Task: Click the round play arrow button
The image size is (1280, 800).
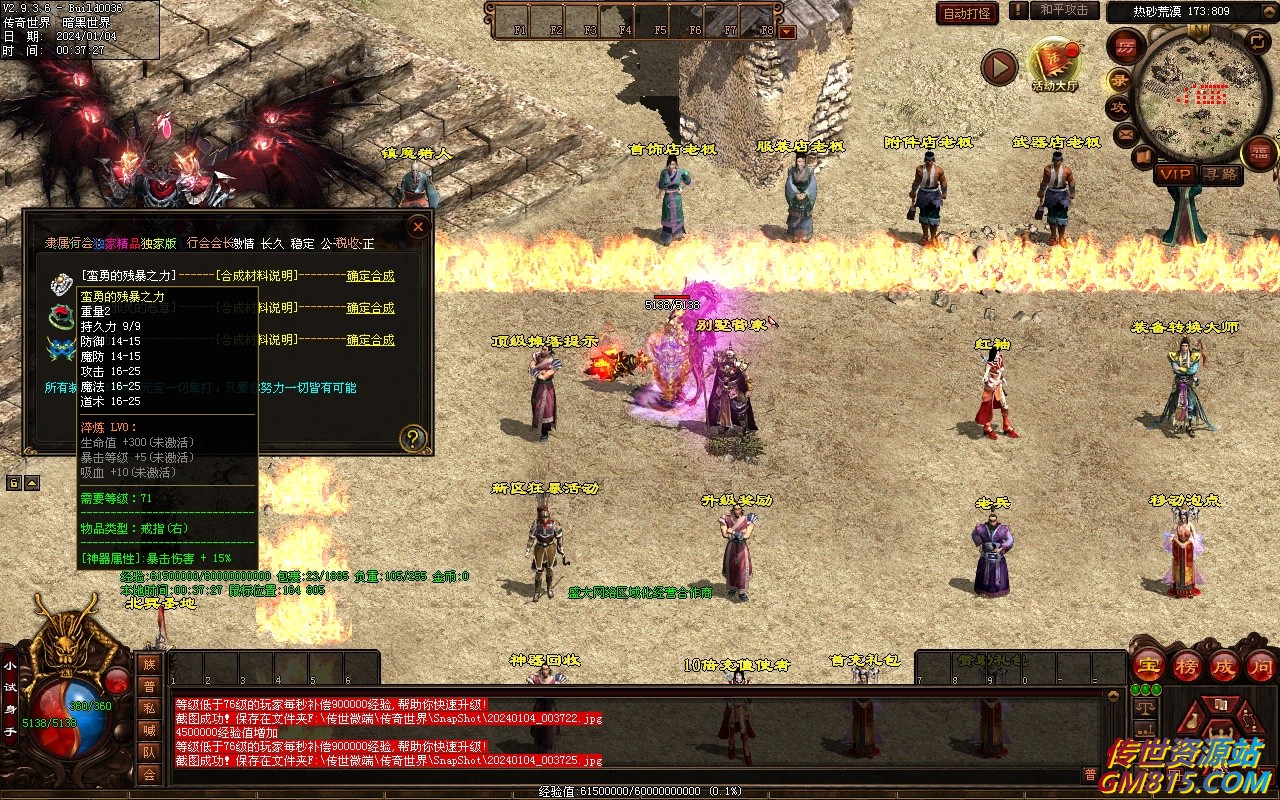Action: [x=998, y=67]
